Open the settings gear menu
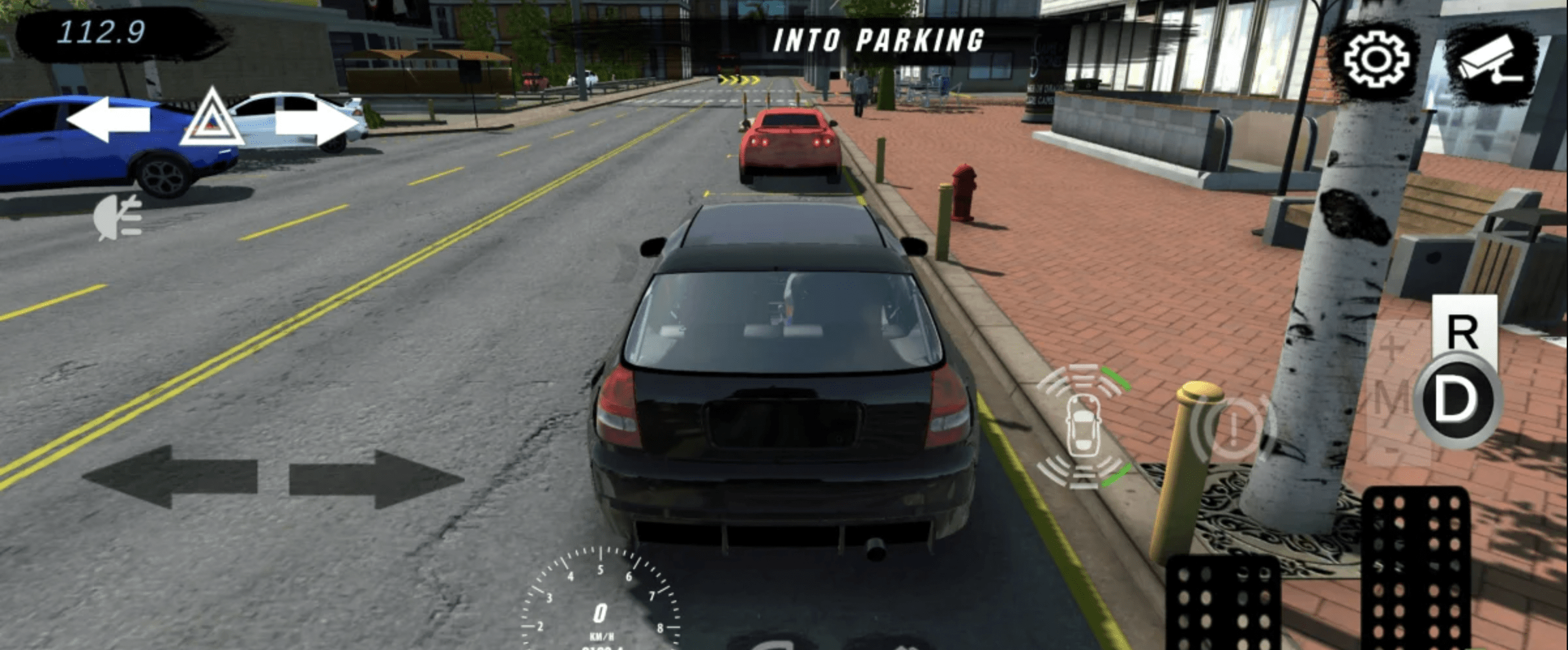 (1376, 59)
